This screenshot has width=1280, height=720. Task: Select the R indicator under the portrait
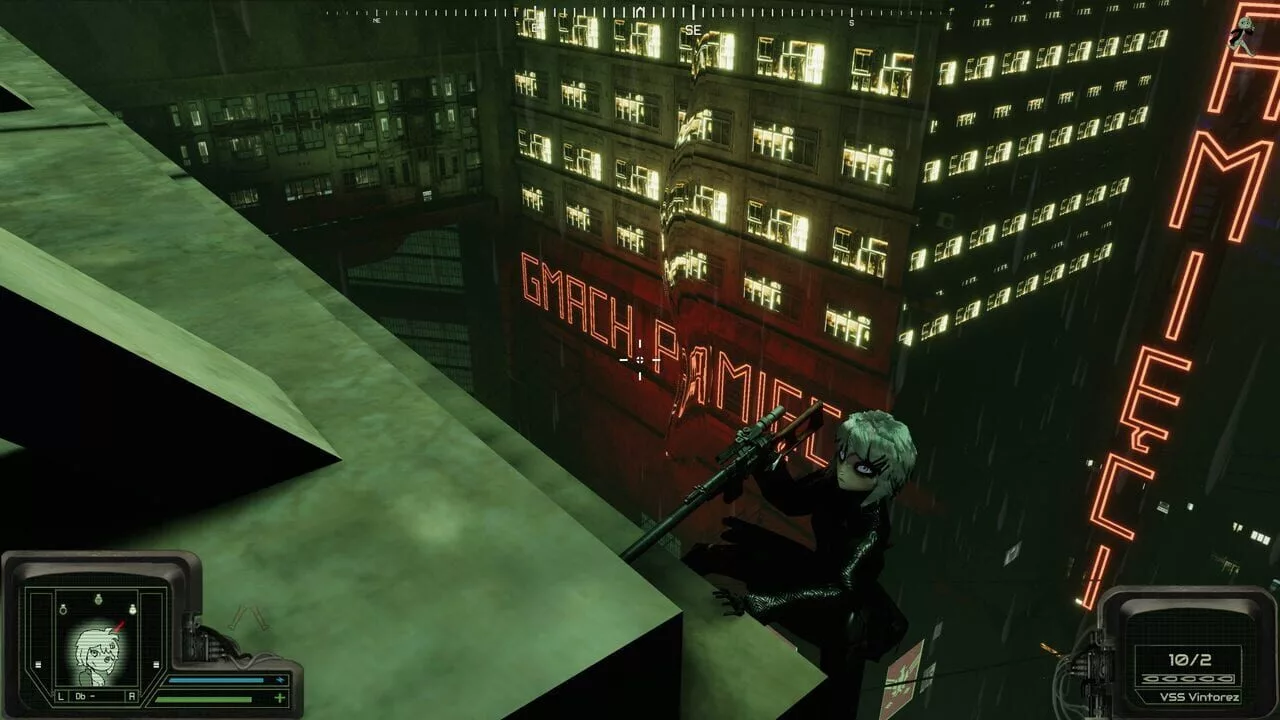pyautogui.click(x=130, y=696)
